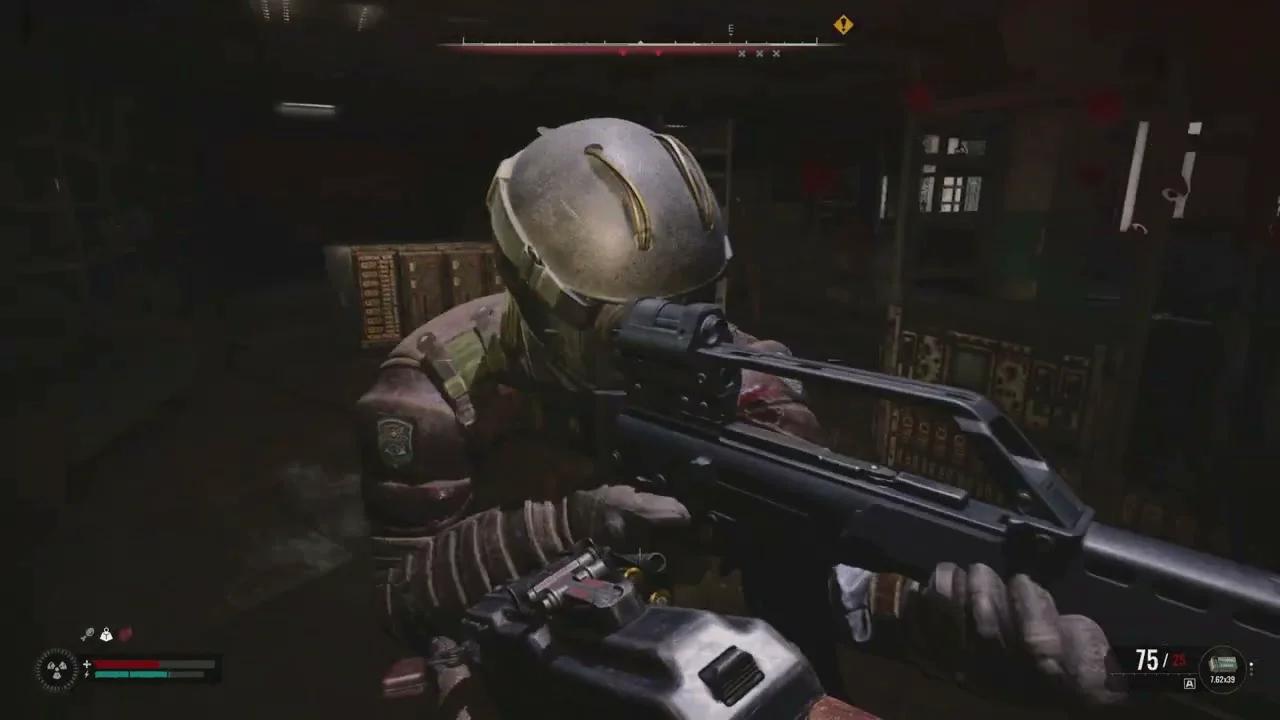Click the middle X marker near the compass
The height and width of the screenshot is (720, 1280).
click(758, 53)
